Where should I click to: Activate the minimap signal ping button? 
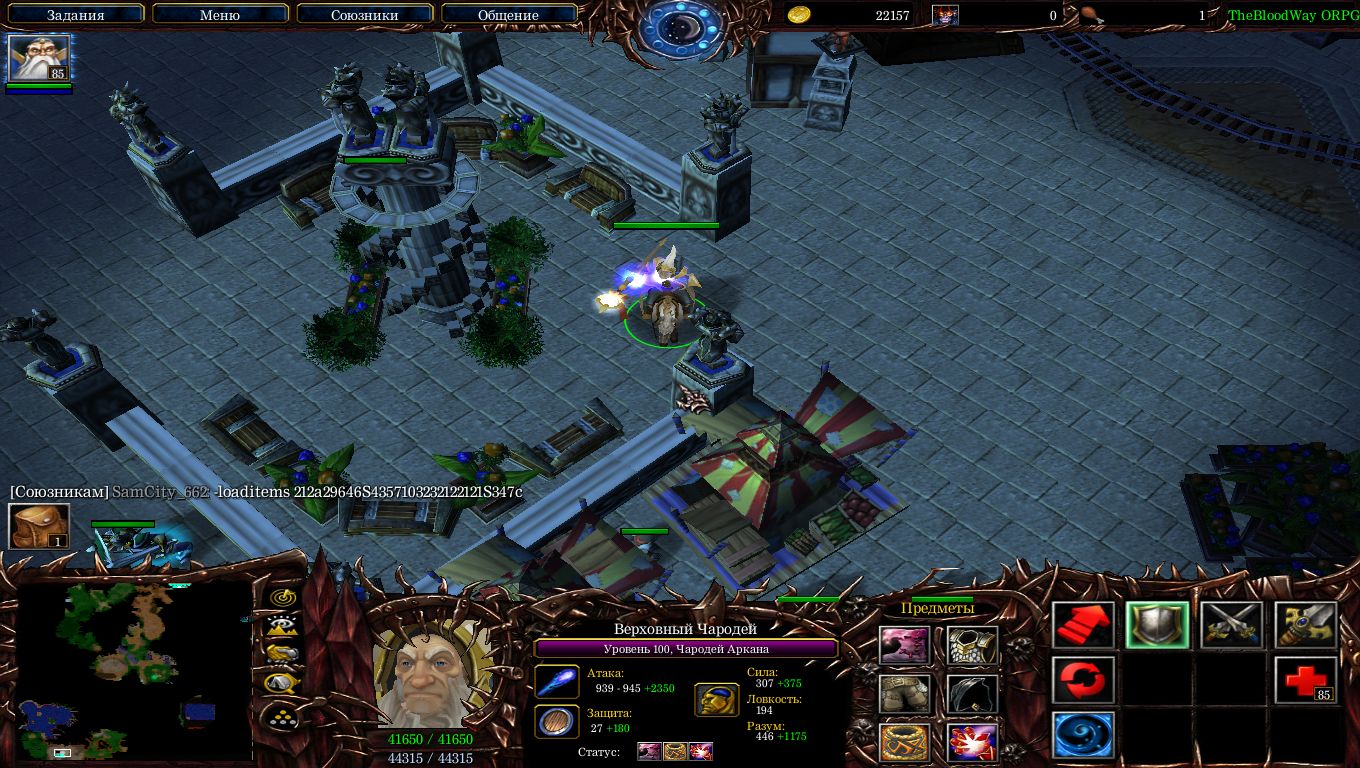(x=283, y=597)
